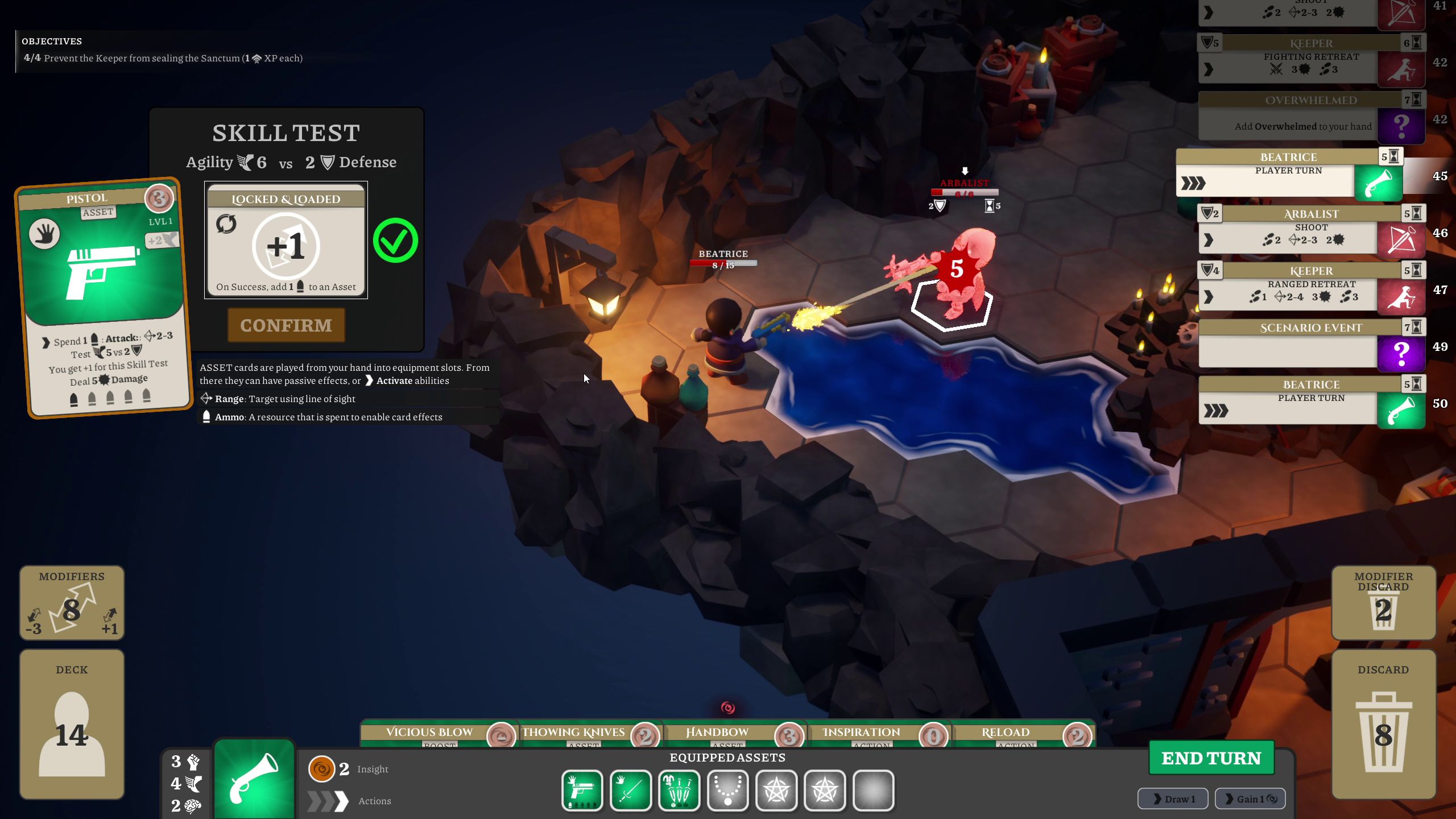Viewport: 1456px width, 819px height.
Task: Select the Locked & Loaded modifier card
Action: pyautogui.click(x=286, y=241)
